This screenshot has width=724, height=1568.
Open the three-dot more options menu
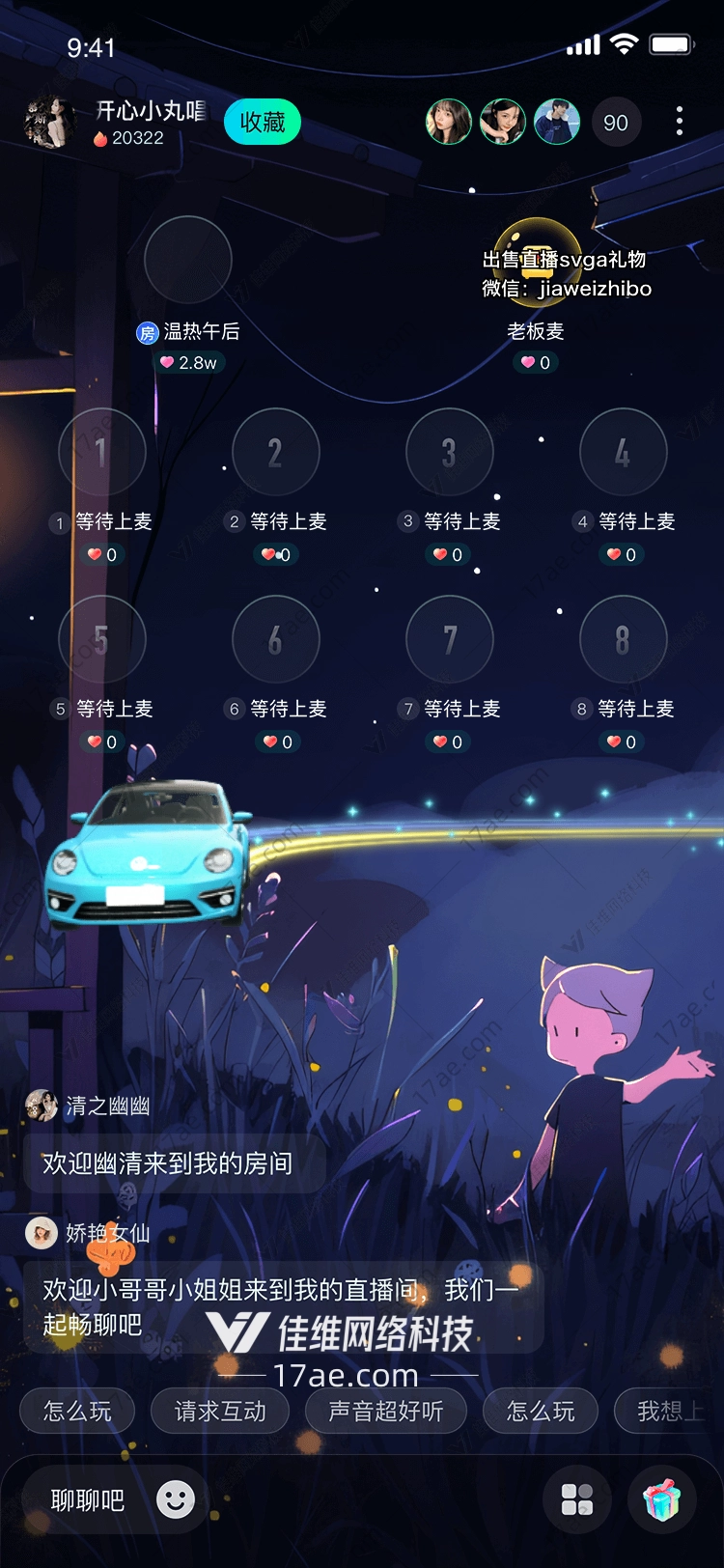[680, 122]
